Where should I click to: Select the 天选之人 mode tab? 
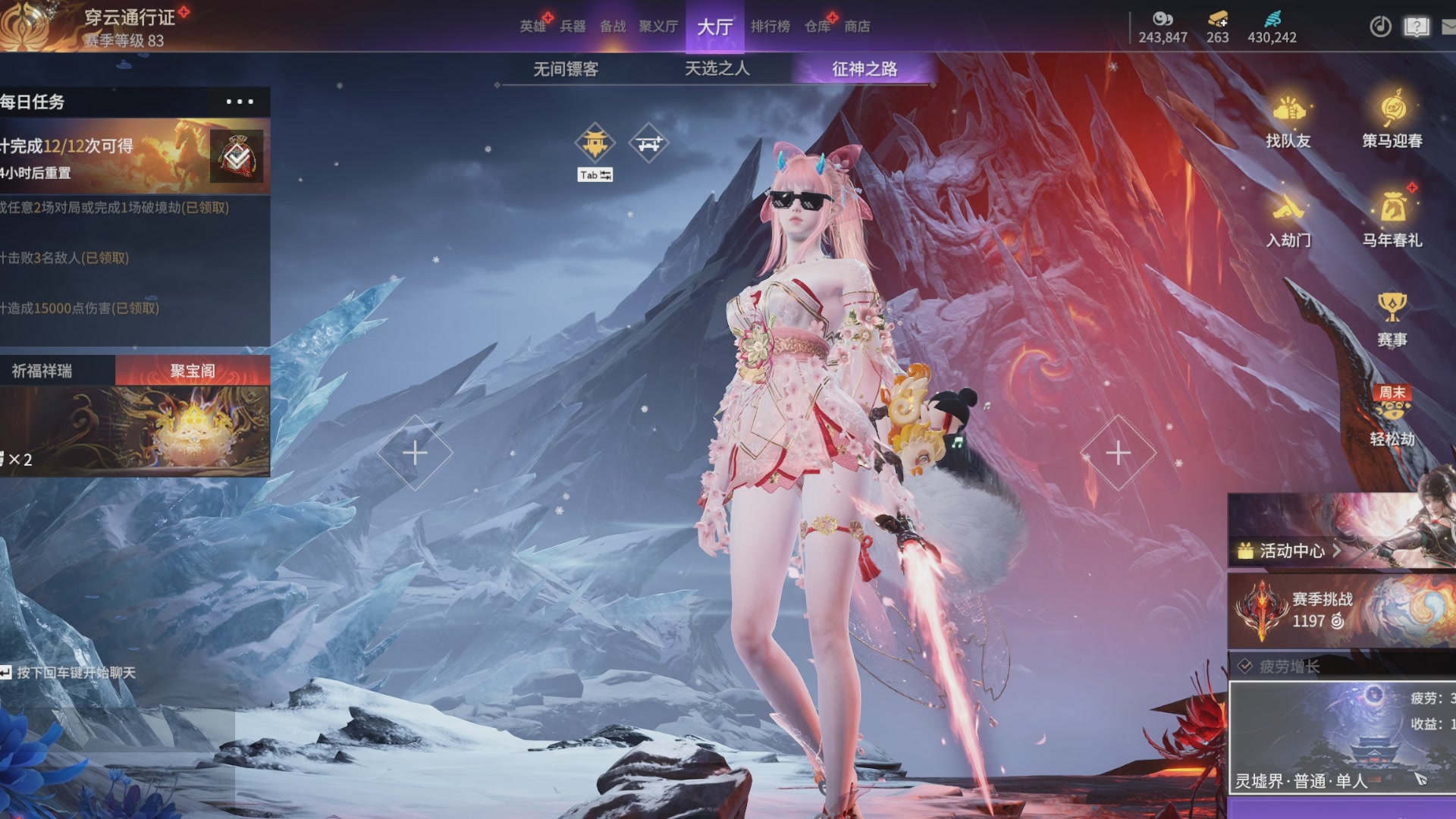(x=717, y=69)
